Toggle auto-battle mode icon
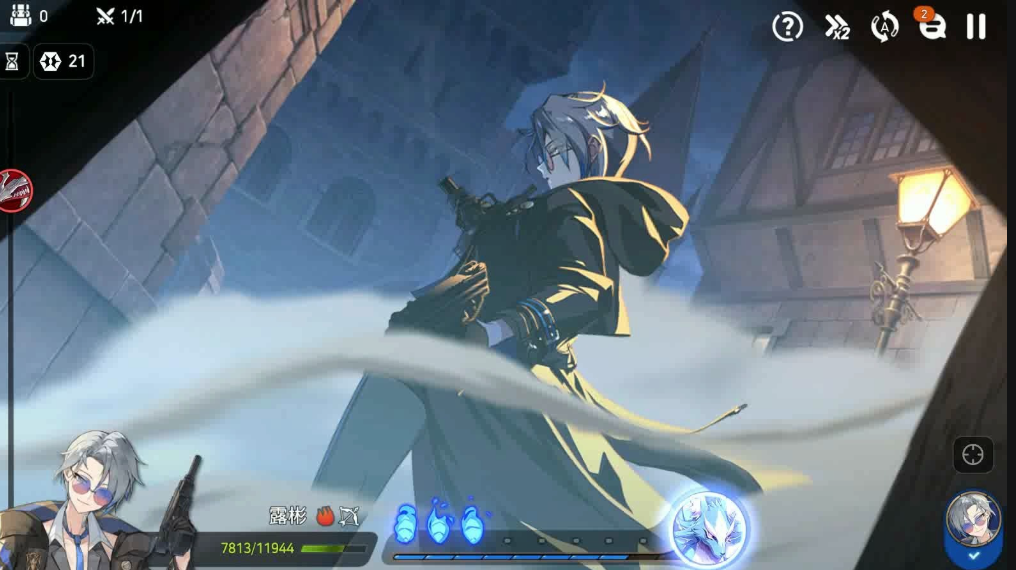 (884, 27)
